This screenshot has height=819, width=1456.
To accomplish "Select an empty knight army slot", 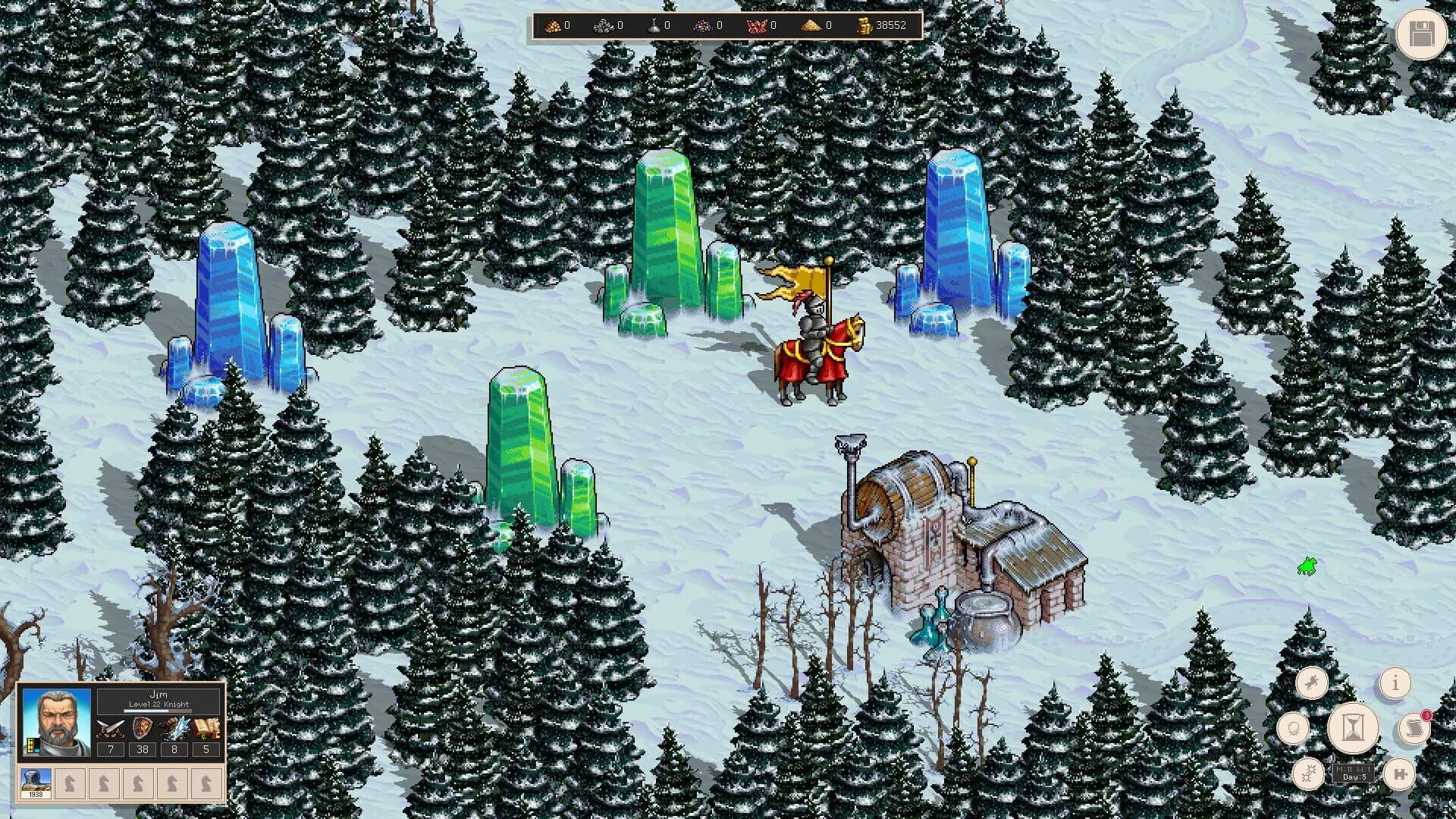I will [x=71, y=783].
